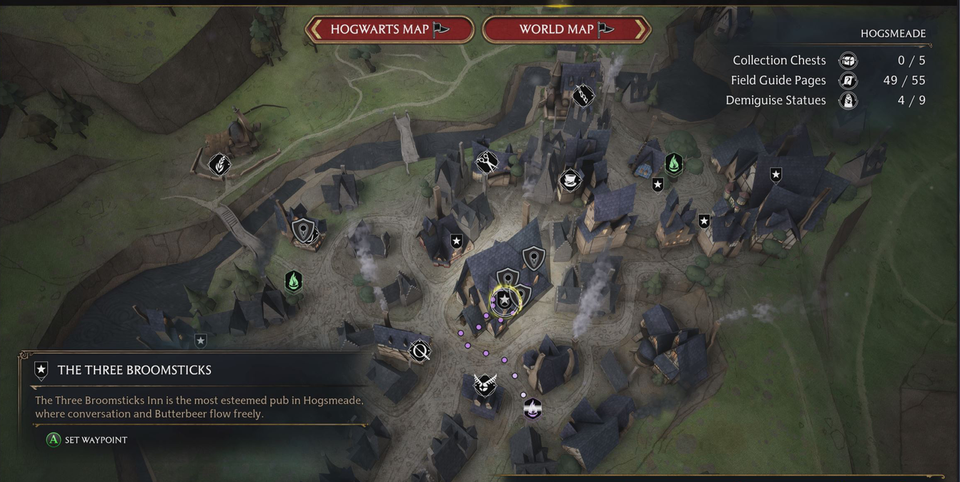The height and width of the screenshot is (482, 960).
Task: Click the Collection Chests chest icon
Action: [x=847, y=60]
